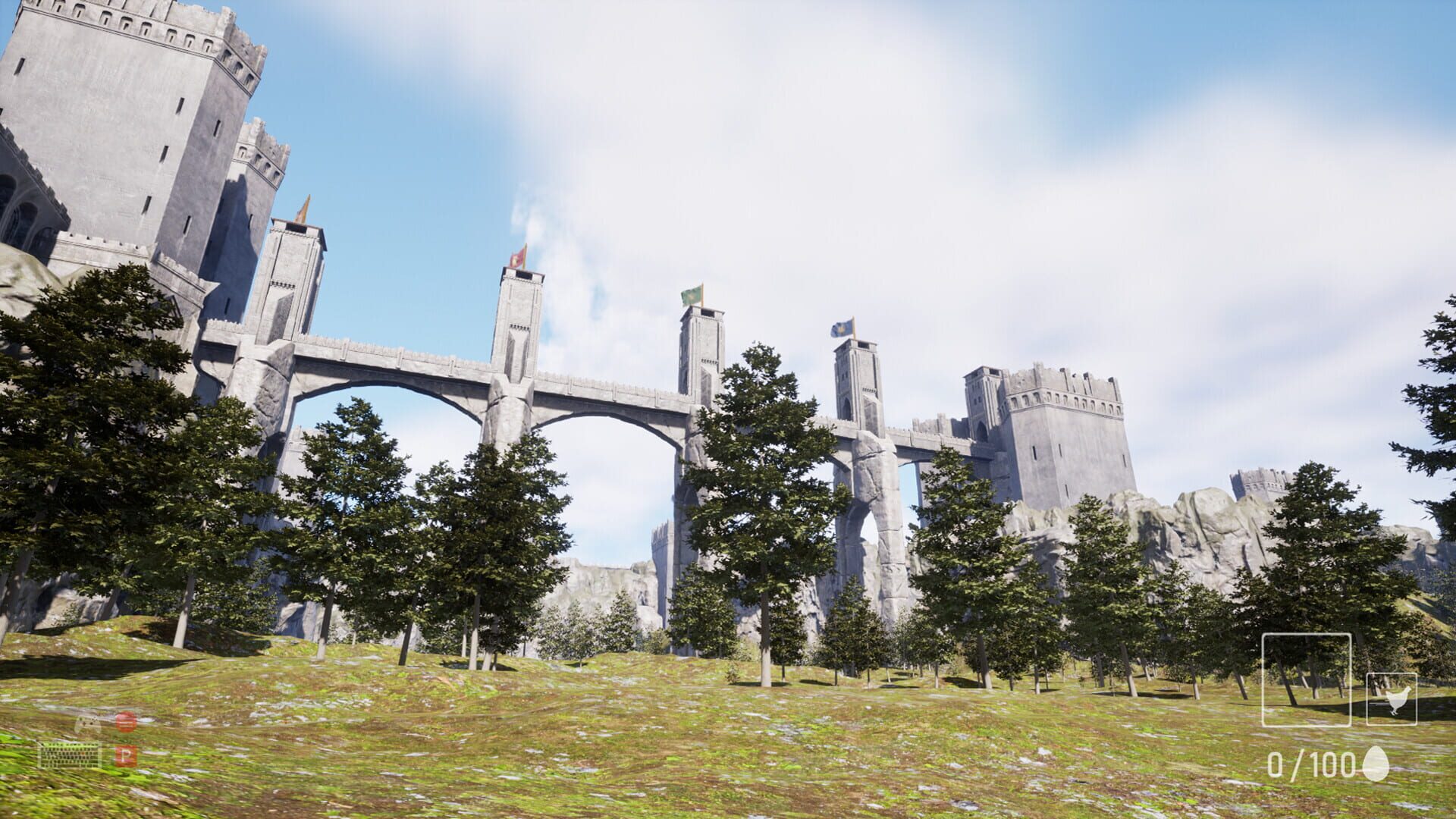Click the round red badge icon

coord(125,722)
